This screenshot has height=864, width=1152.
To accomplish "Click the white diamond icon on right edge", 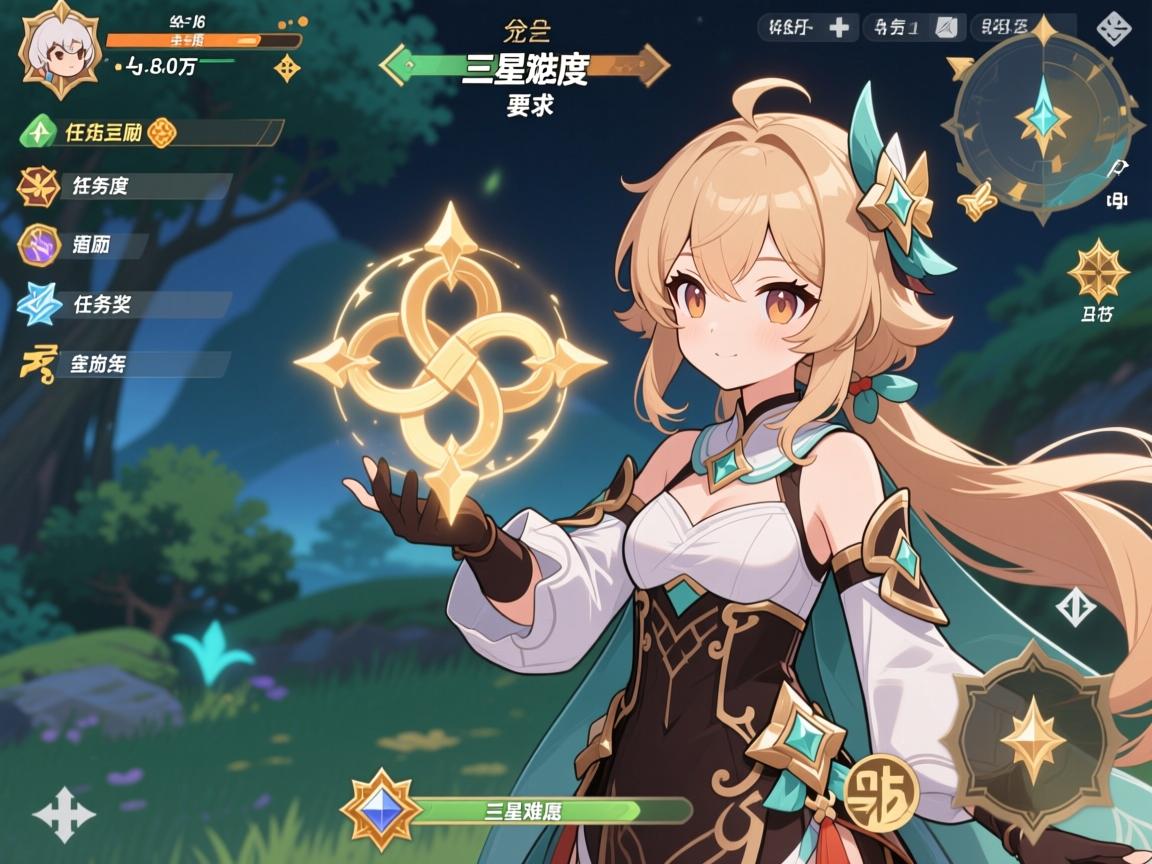I will (x=1076, y=606).
